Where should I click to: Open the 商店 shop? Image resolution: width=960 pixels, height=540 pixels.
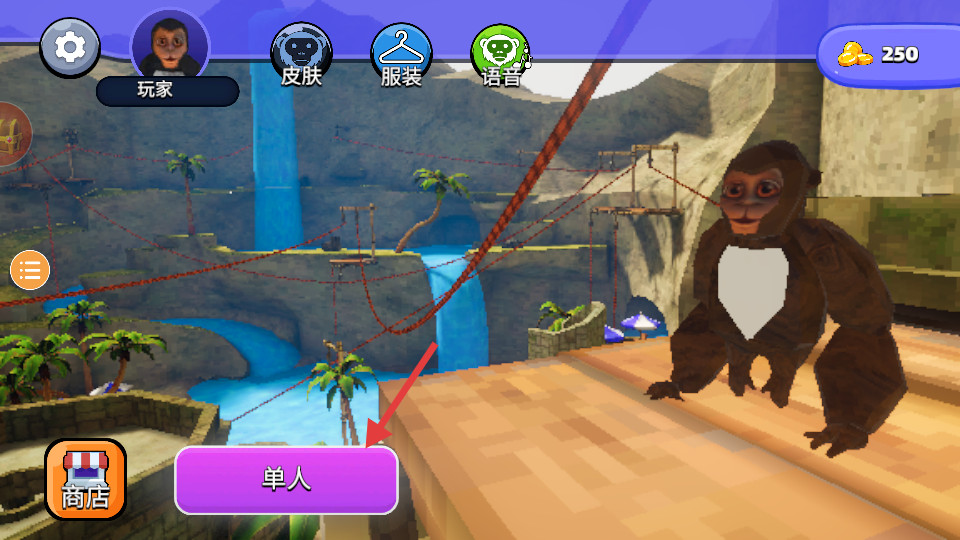86,480
